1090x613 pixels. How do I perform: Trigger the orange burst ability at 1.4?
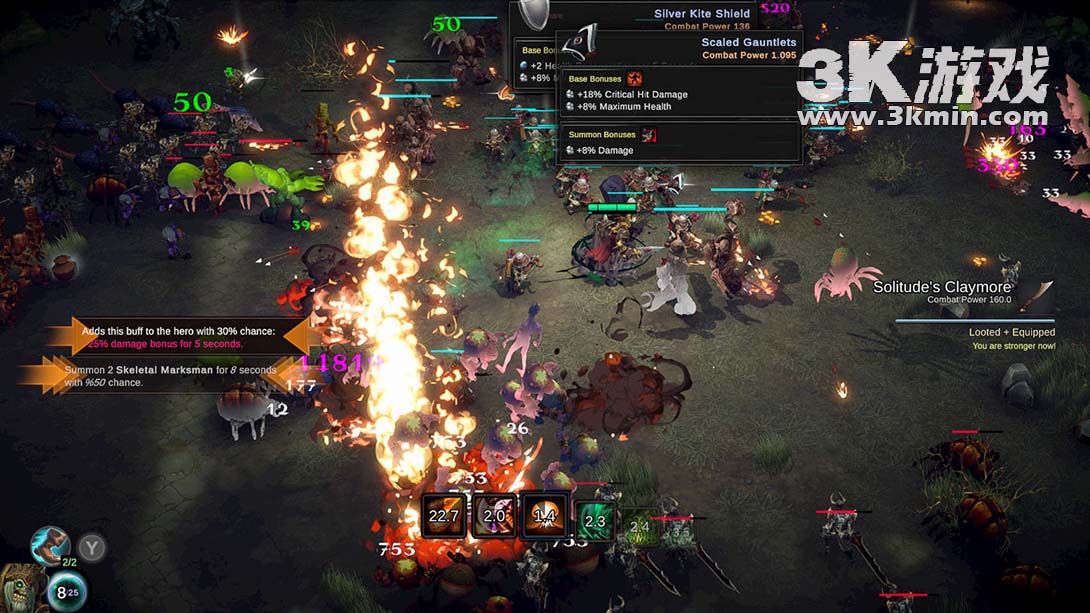point(544,516)
